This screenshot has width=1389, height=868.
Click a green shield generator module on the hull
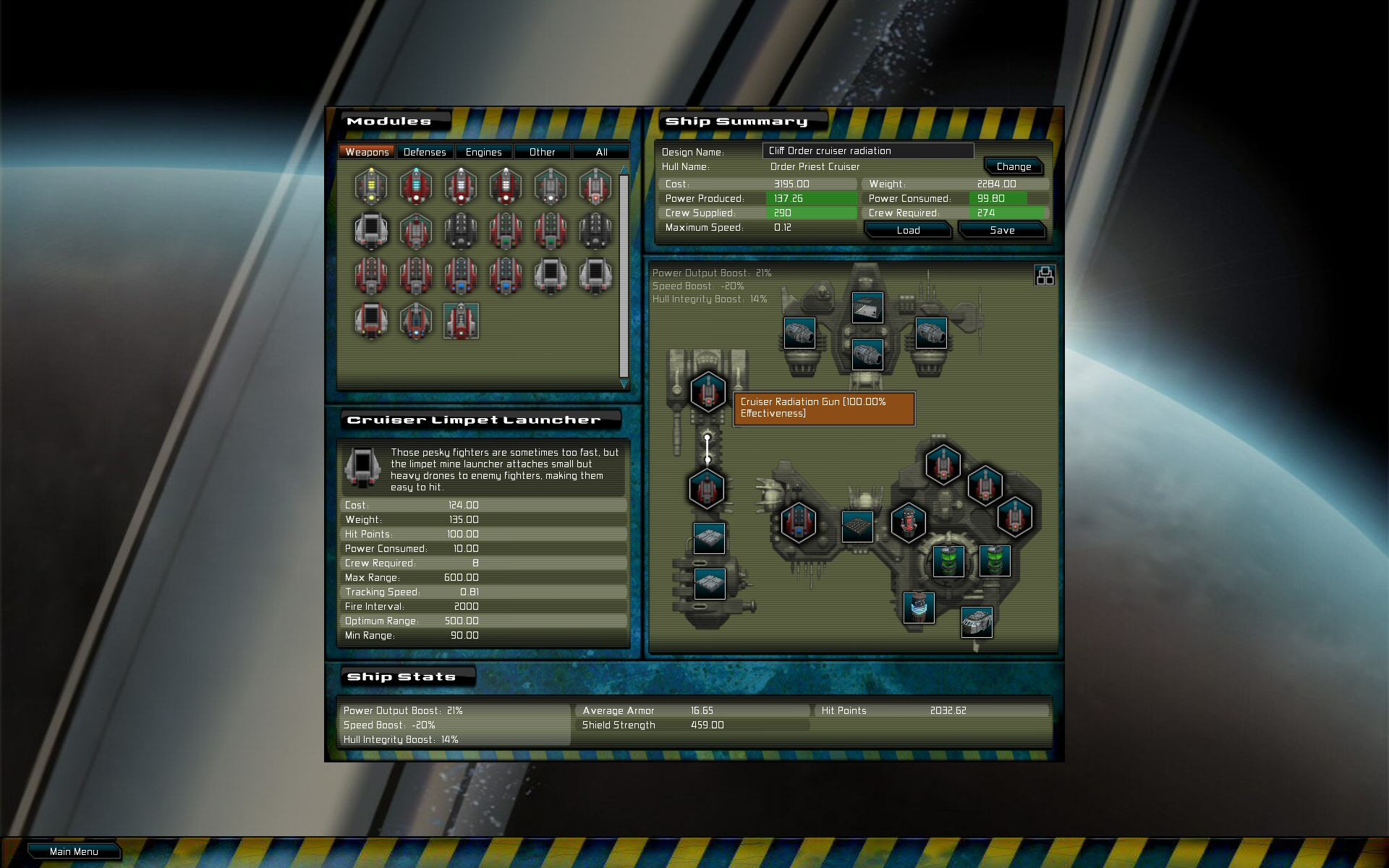tap(949, 562)
